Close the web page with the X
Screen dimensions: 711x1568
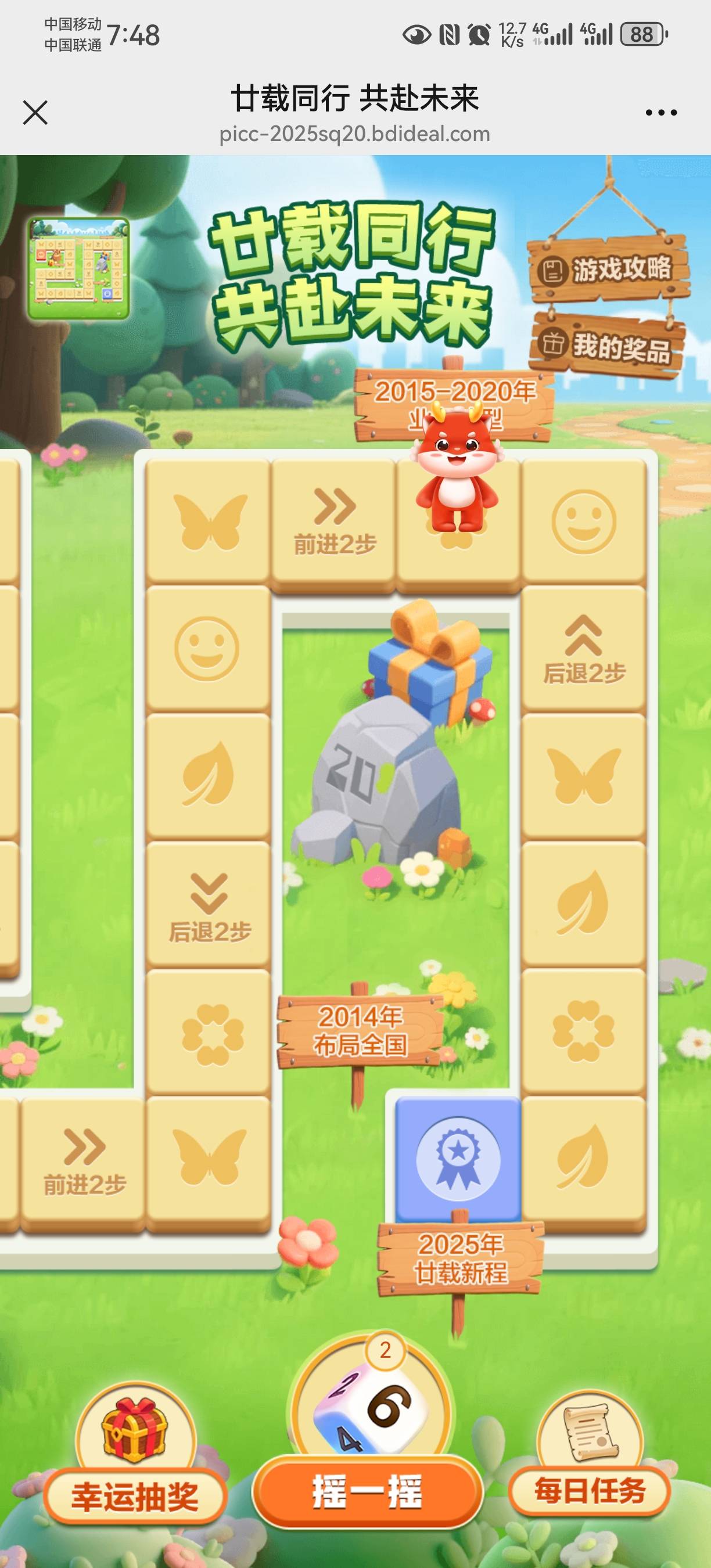[x=35, y=113]
